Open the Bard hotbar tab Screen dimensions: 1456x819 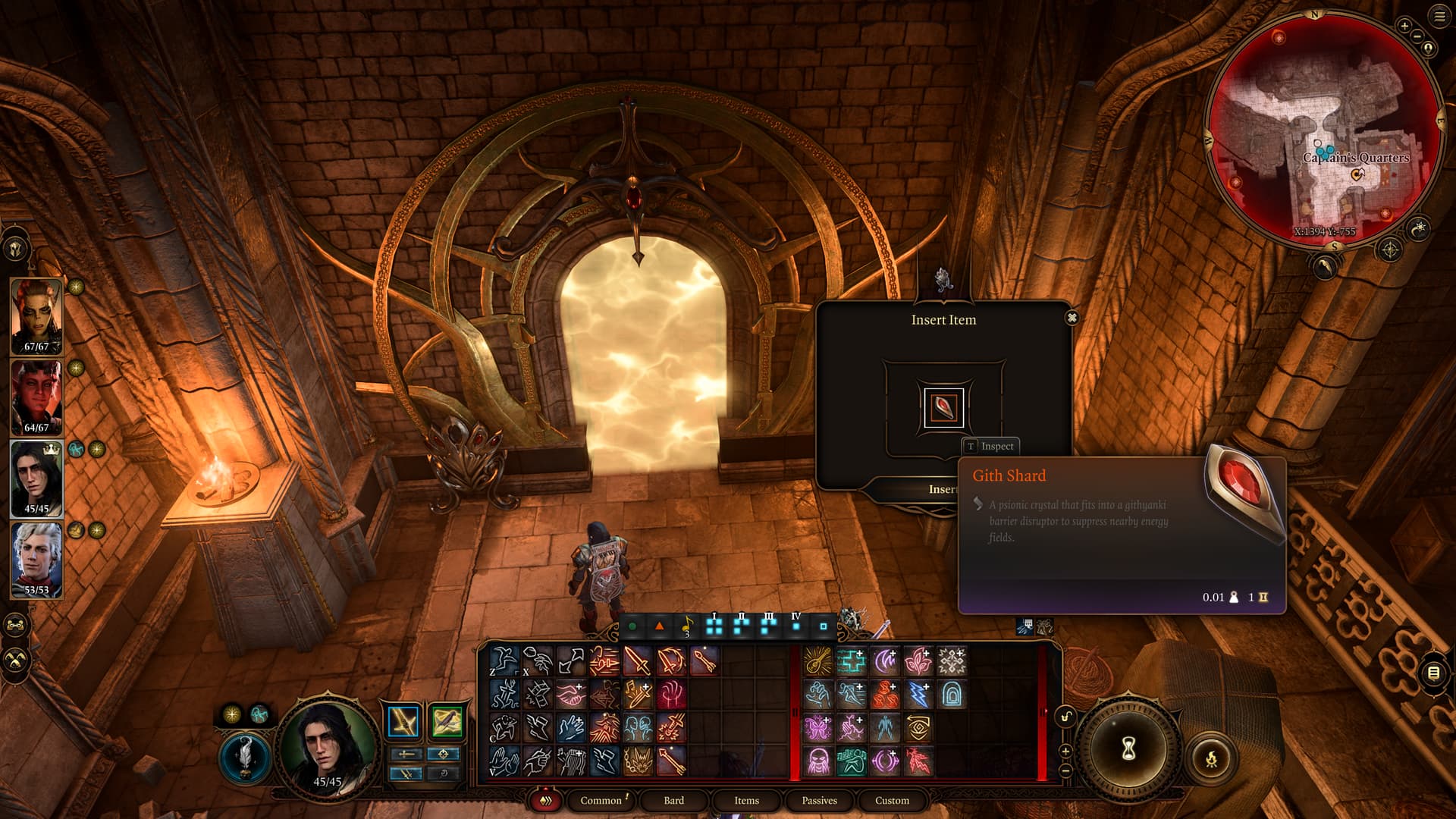pos(673,801)
